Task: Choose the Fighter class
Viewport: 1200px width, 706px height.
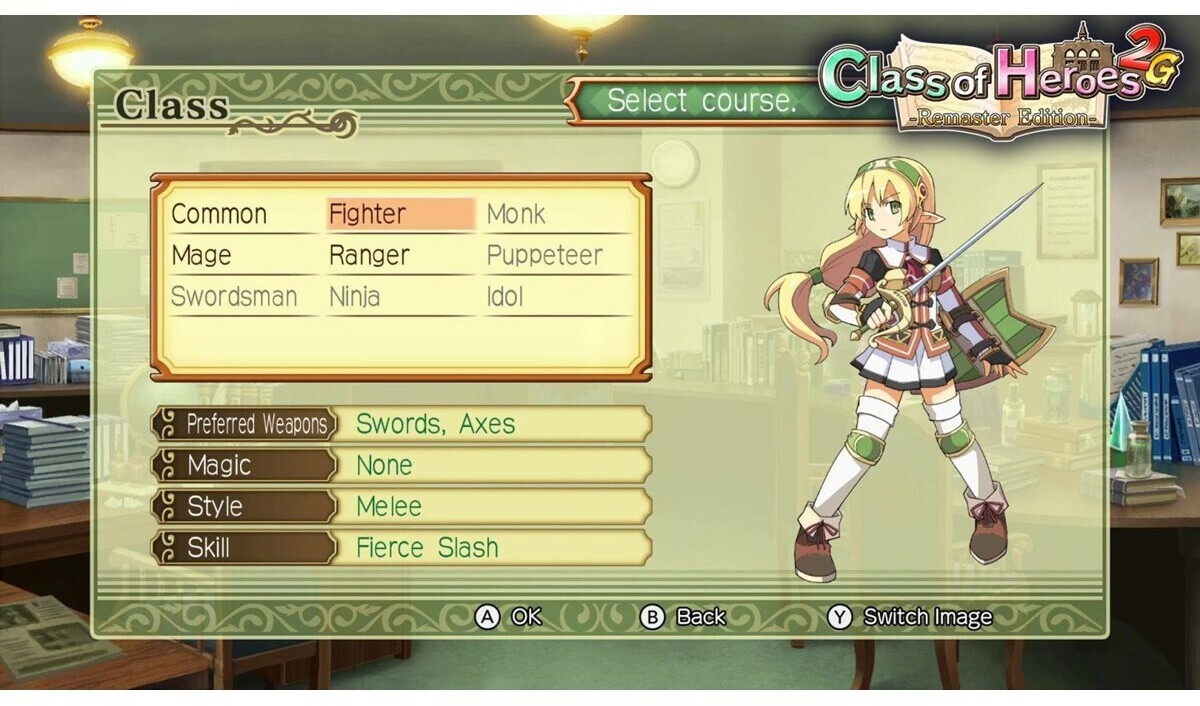Action: pyautogui.click(x=368, y=214)
